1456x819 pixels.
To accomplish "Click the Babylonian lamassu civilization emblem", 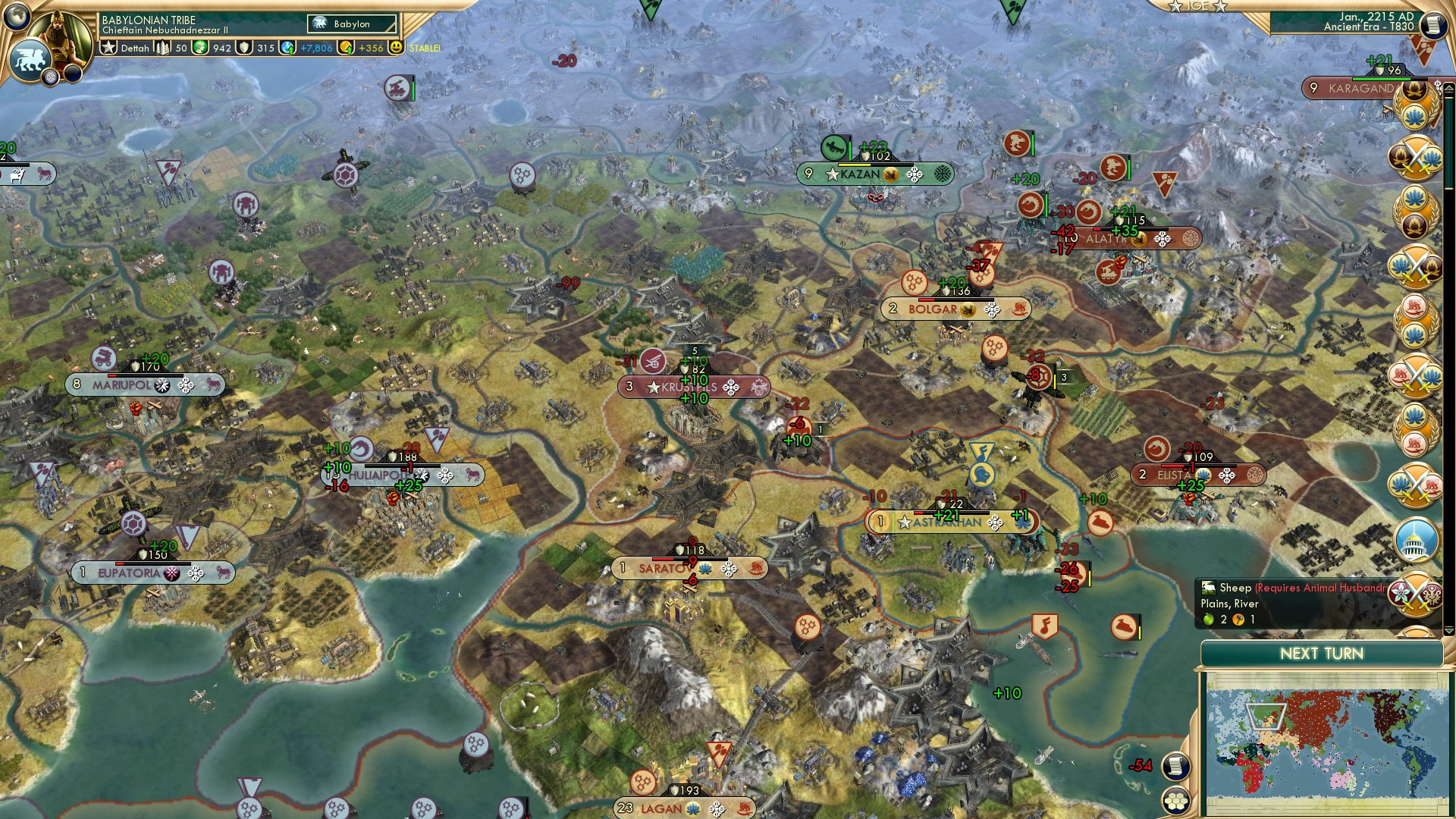I will [x=30, y=60].
